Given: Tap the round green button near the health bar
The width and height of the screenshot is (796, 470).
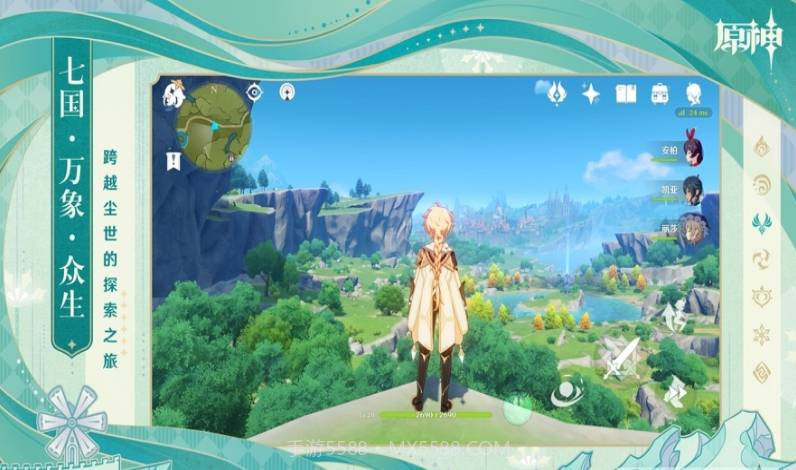Looking at the screenshot, I should 518,407.
